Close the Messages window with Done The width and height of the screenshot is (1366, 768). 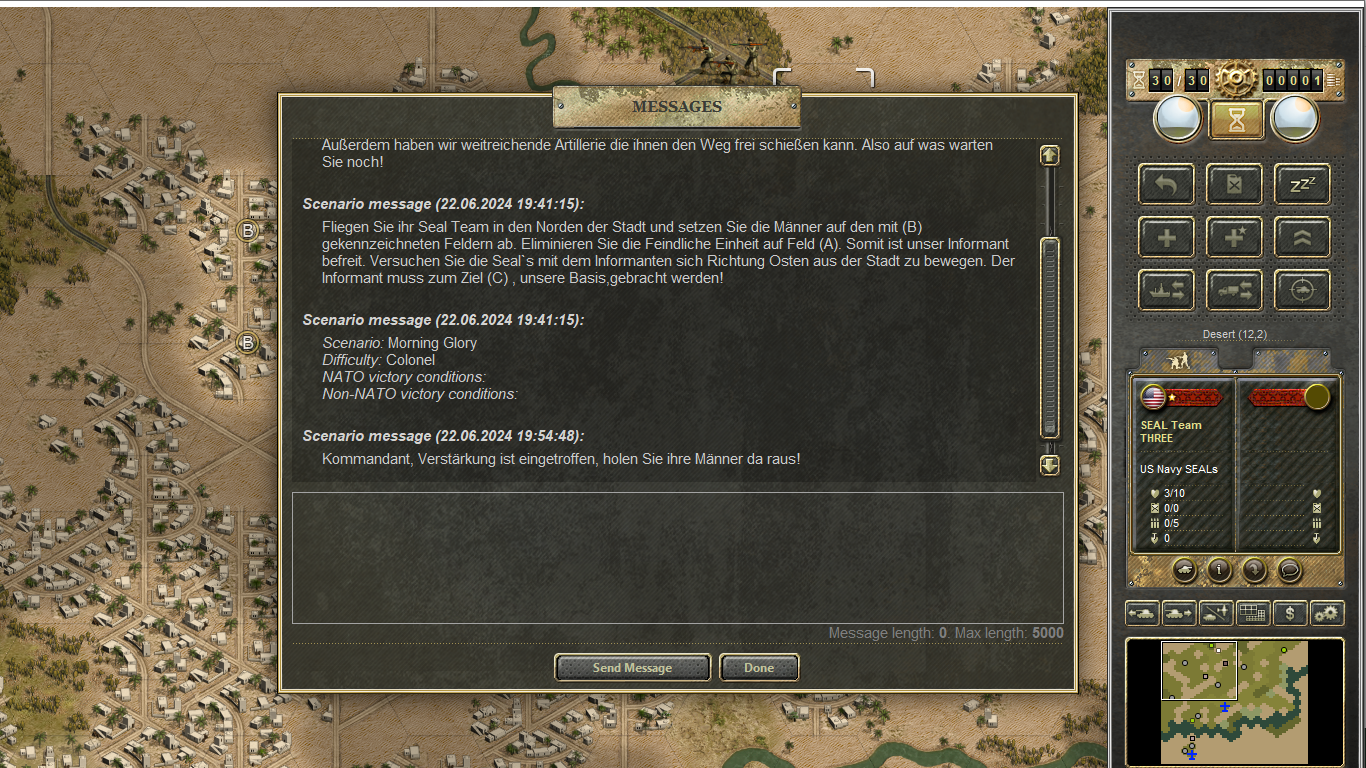point(759,668)
